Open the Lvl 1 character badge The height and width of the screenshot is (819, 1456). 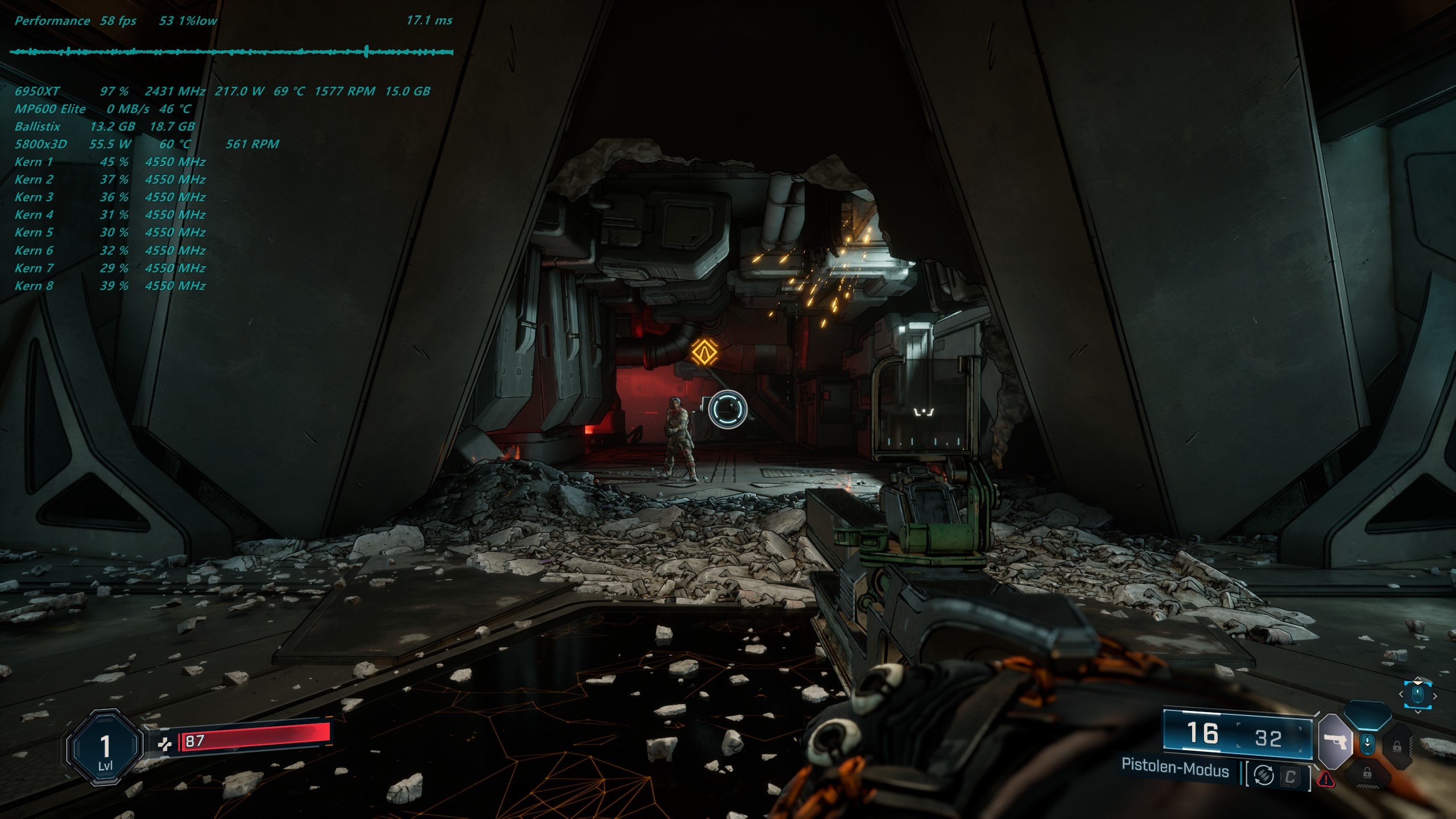click(x=105, y=747)
